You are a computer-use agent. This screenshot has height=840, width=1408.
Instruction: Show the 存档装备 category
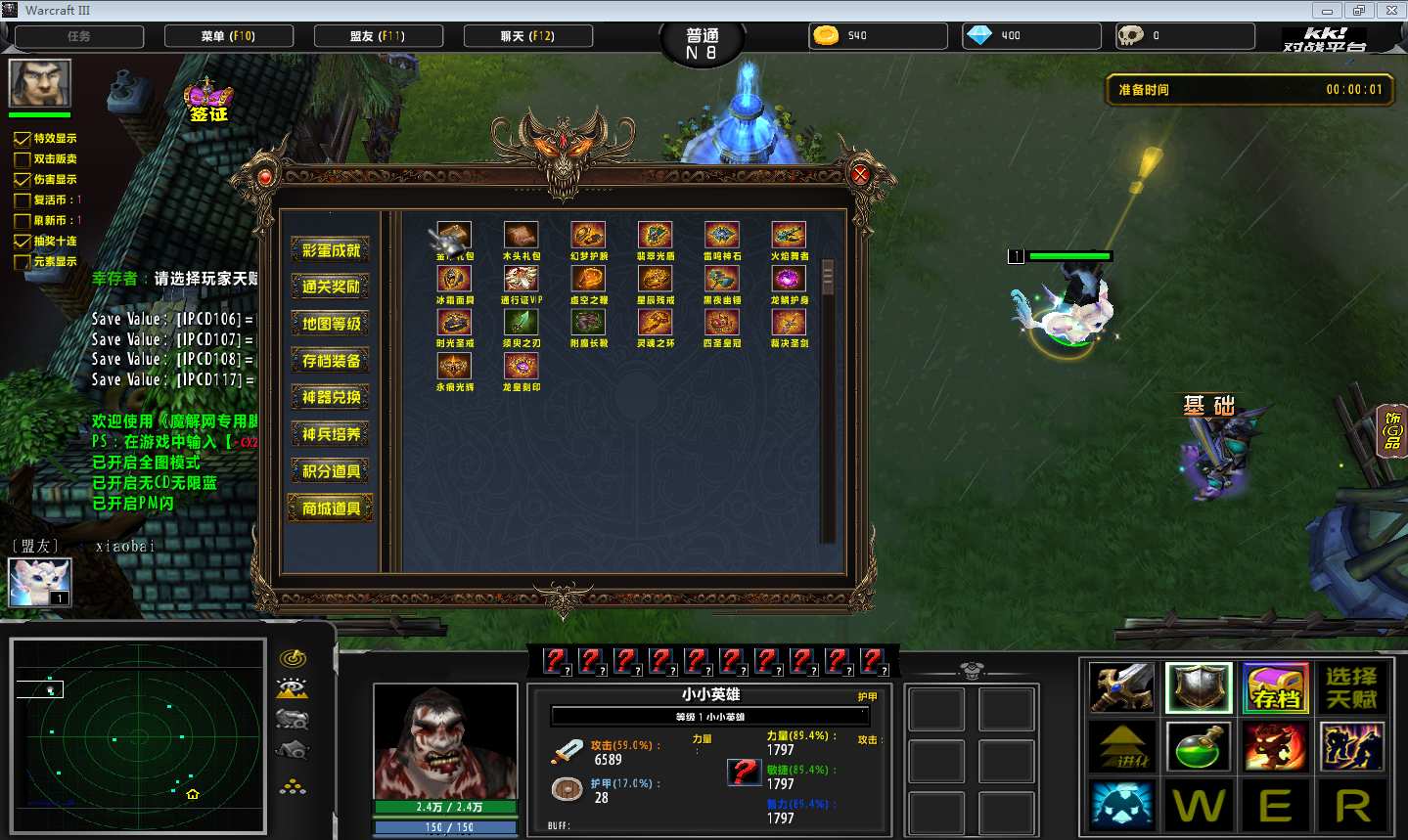[331, 361]
